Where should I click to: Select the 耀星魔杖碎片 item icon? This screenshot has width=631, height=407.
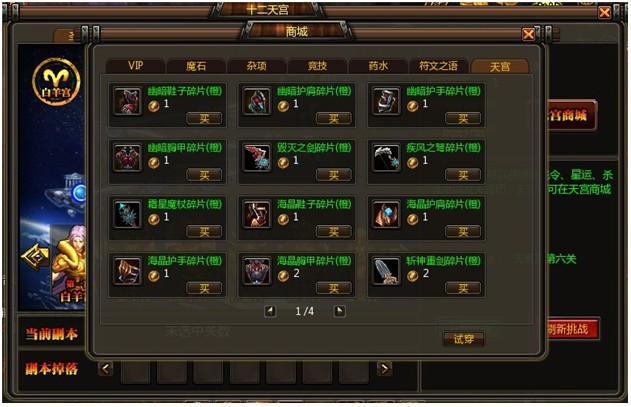tap(127, 213)
